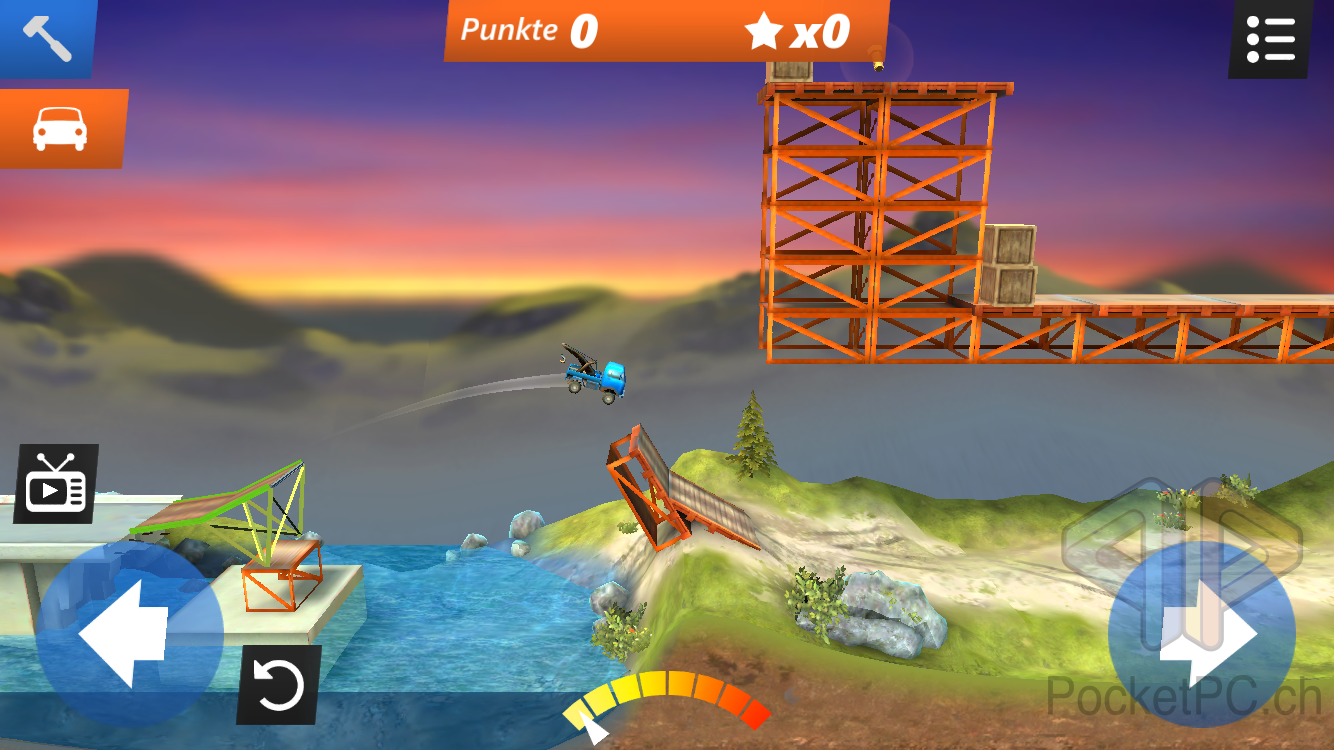Open the list menu icon

click(x=1270, y=38)
